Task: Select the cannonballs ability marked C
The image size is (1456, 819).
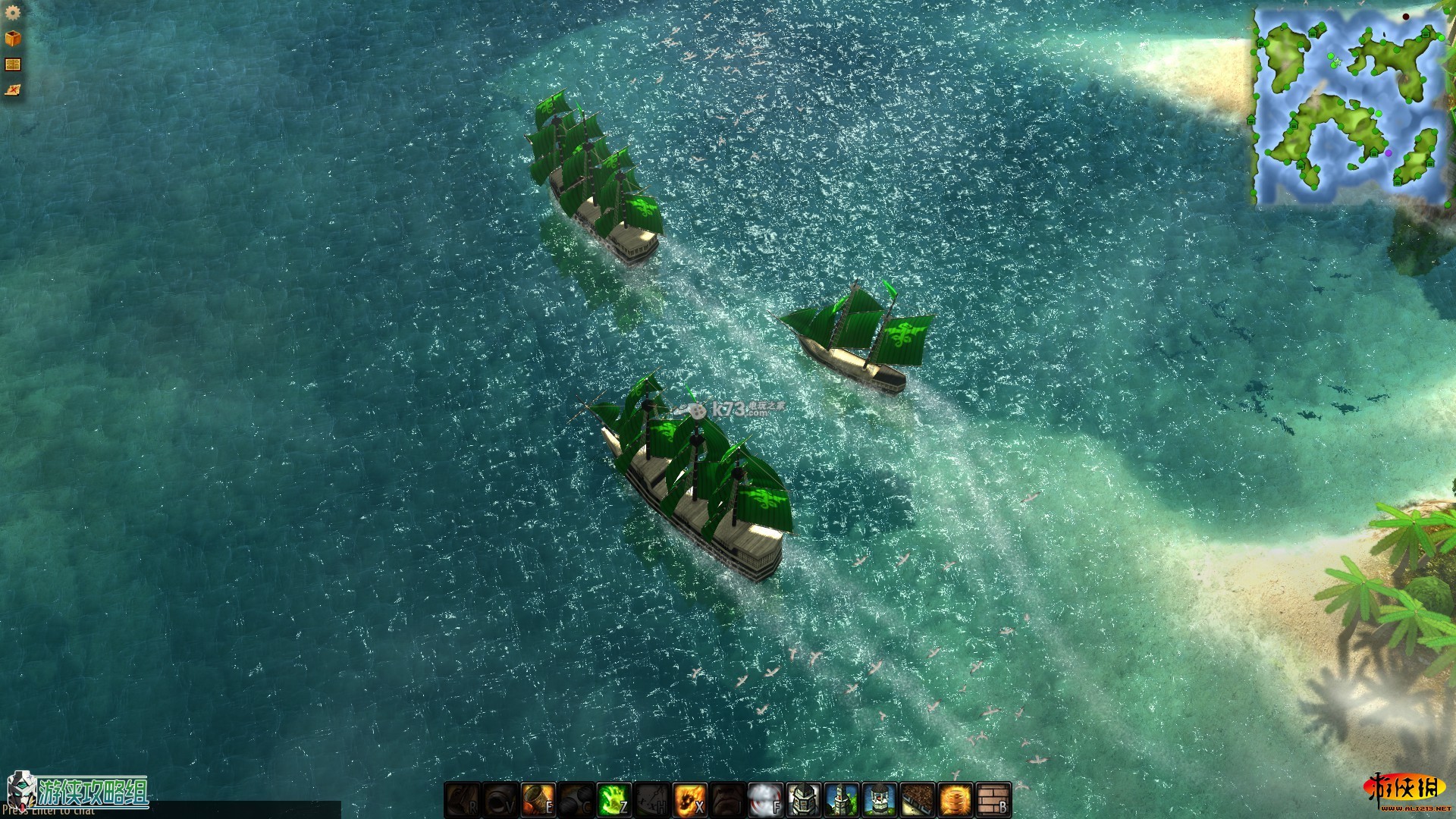Action: point(576,799)
